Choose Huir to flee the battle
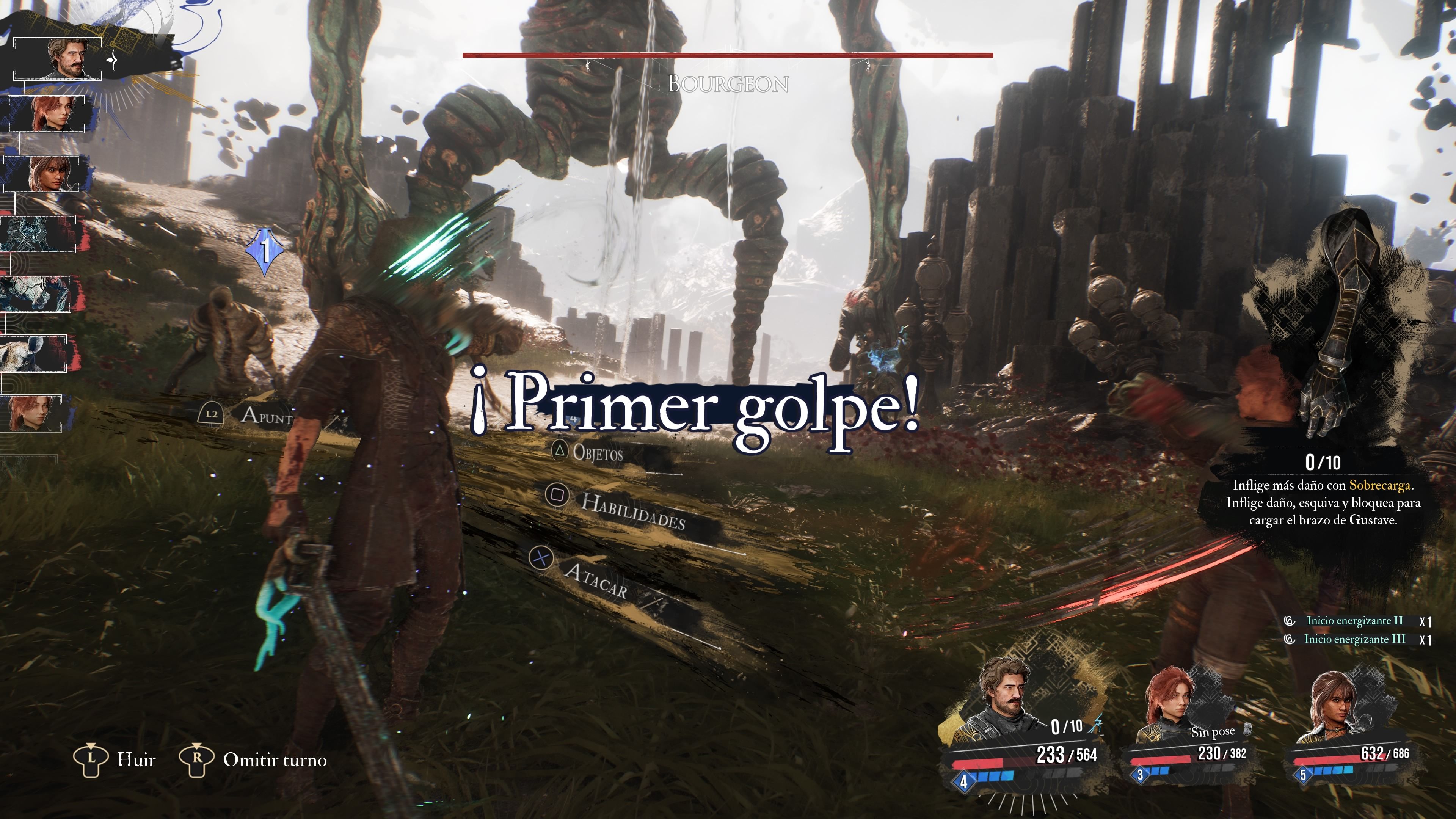Screen dimensions: 1456x819 tap(136, 759)
